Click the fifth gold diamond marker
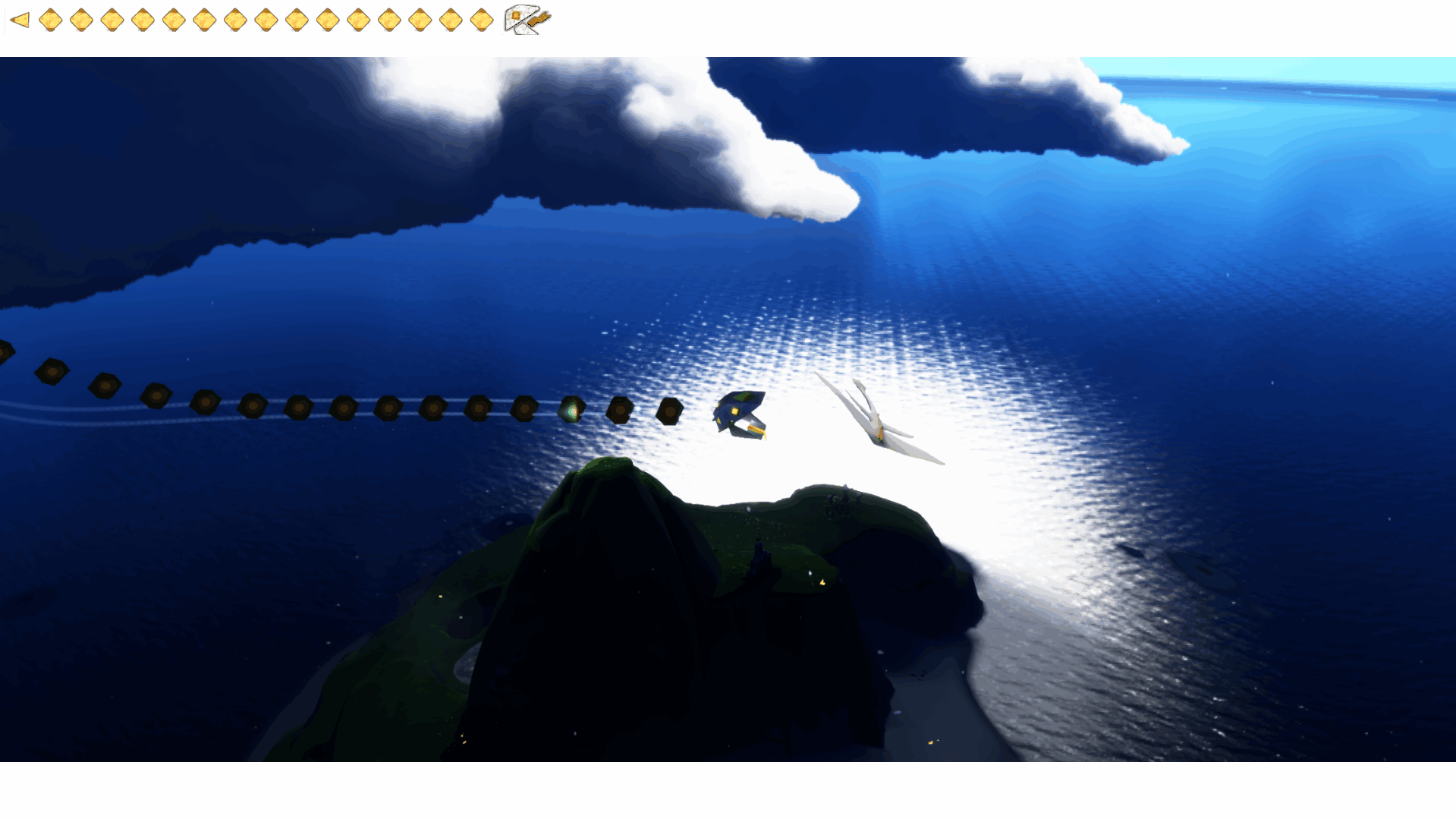Image resolution: width=1456 pixels, height=819 pixels. point(174,20)
